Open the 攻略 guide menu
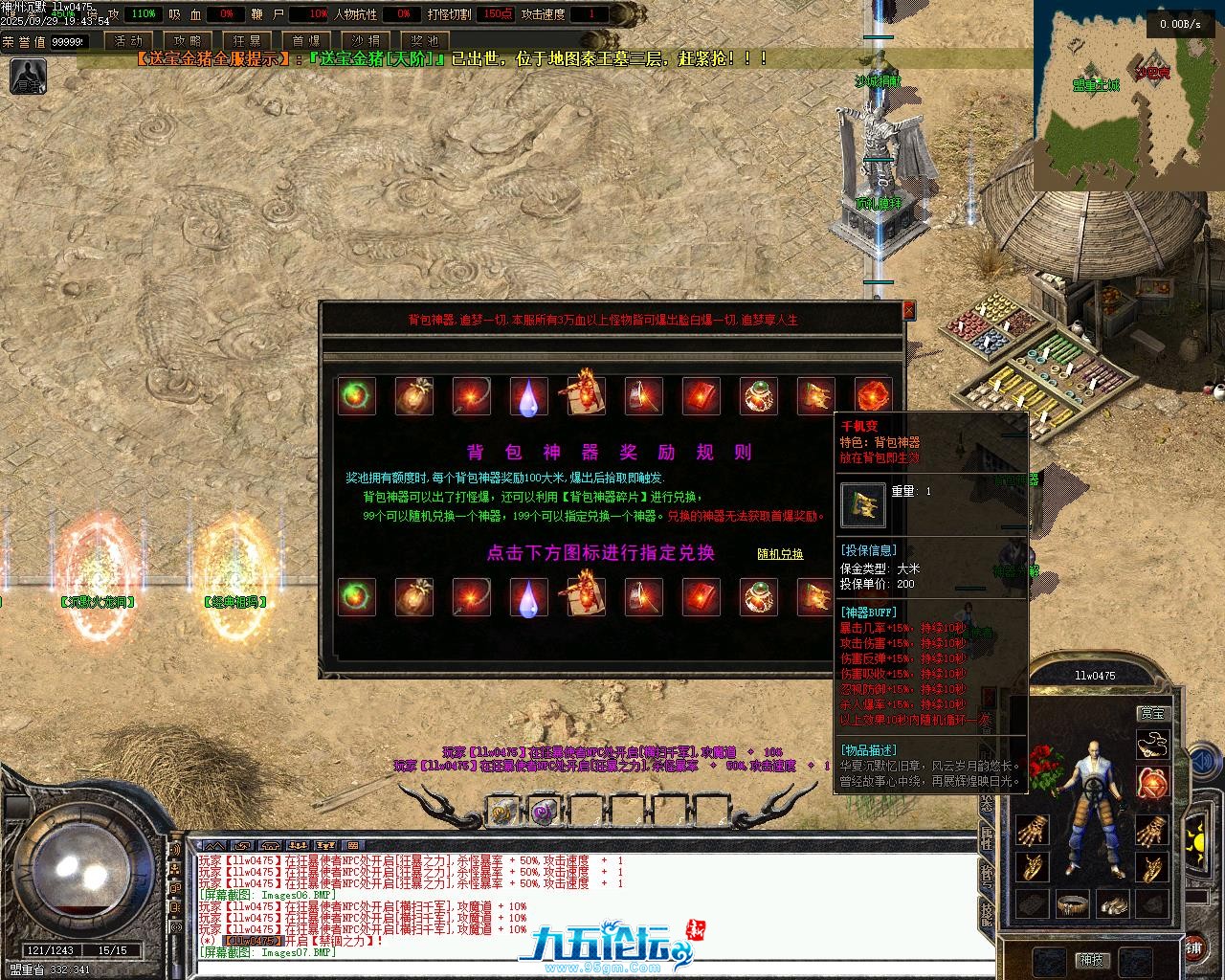 coord(189,41)
